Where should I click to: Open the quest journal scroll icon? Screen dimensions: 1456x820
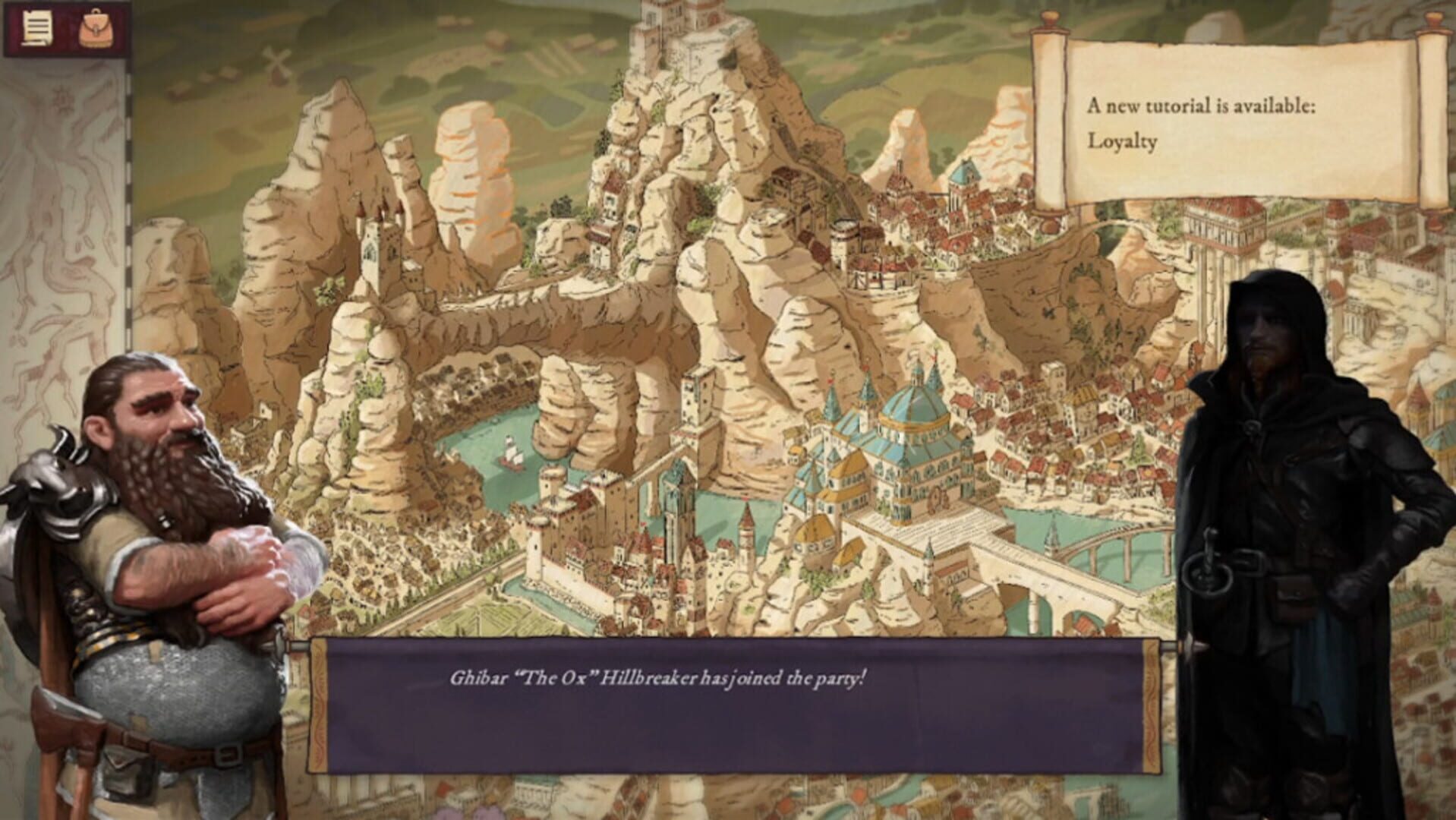[x=35, y=28]
